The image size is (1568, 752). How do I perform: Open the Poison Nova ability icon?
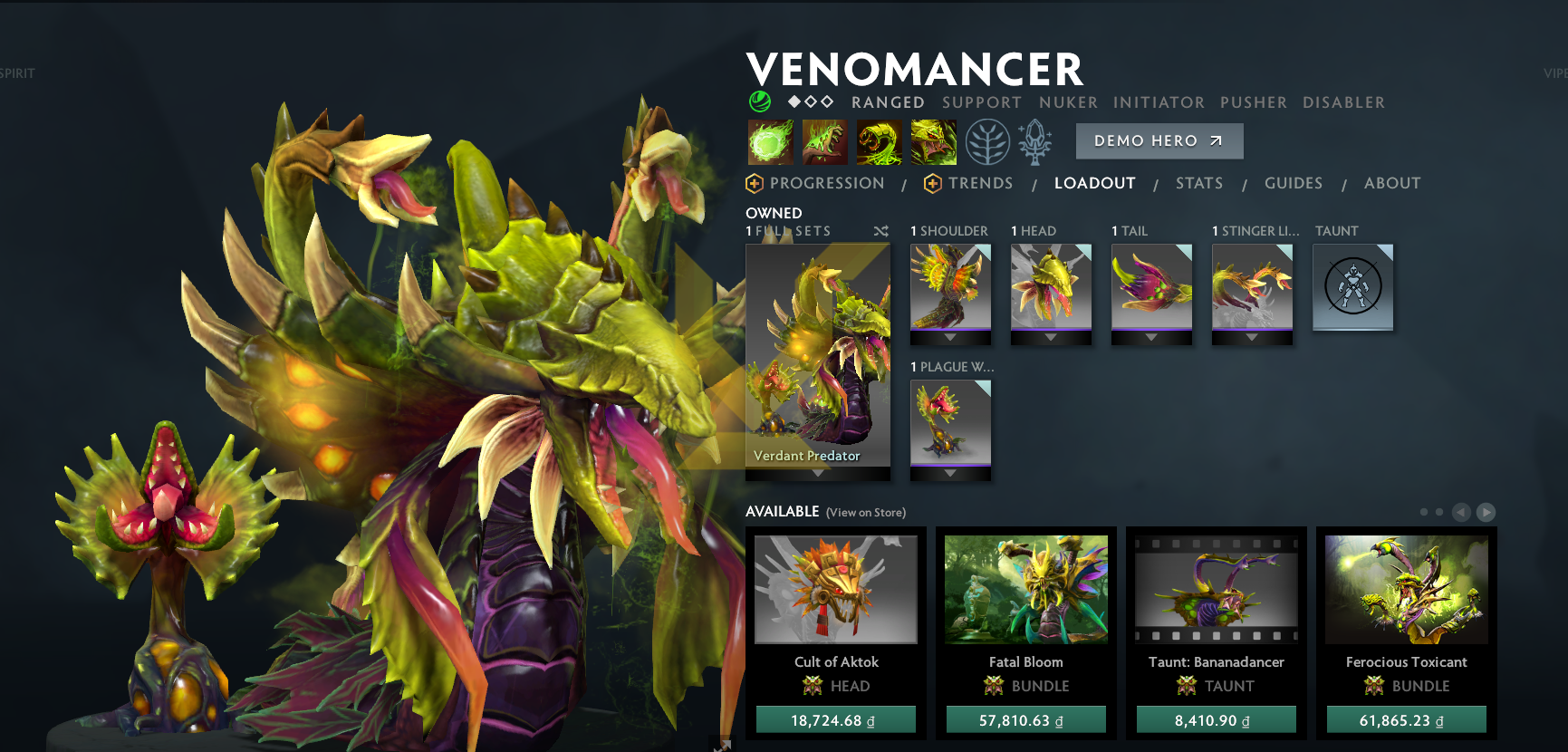click(933, 142)
